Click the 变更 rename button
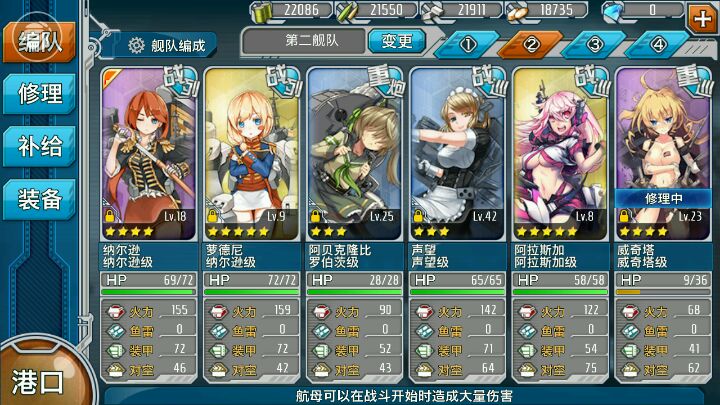The height and width of the screenshot is (405, 720). tap(396, 41)
